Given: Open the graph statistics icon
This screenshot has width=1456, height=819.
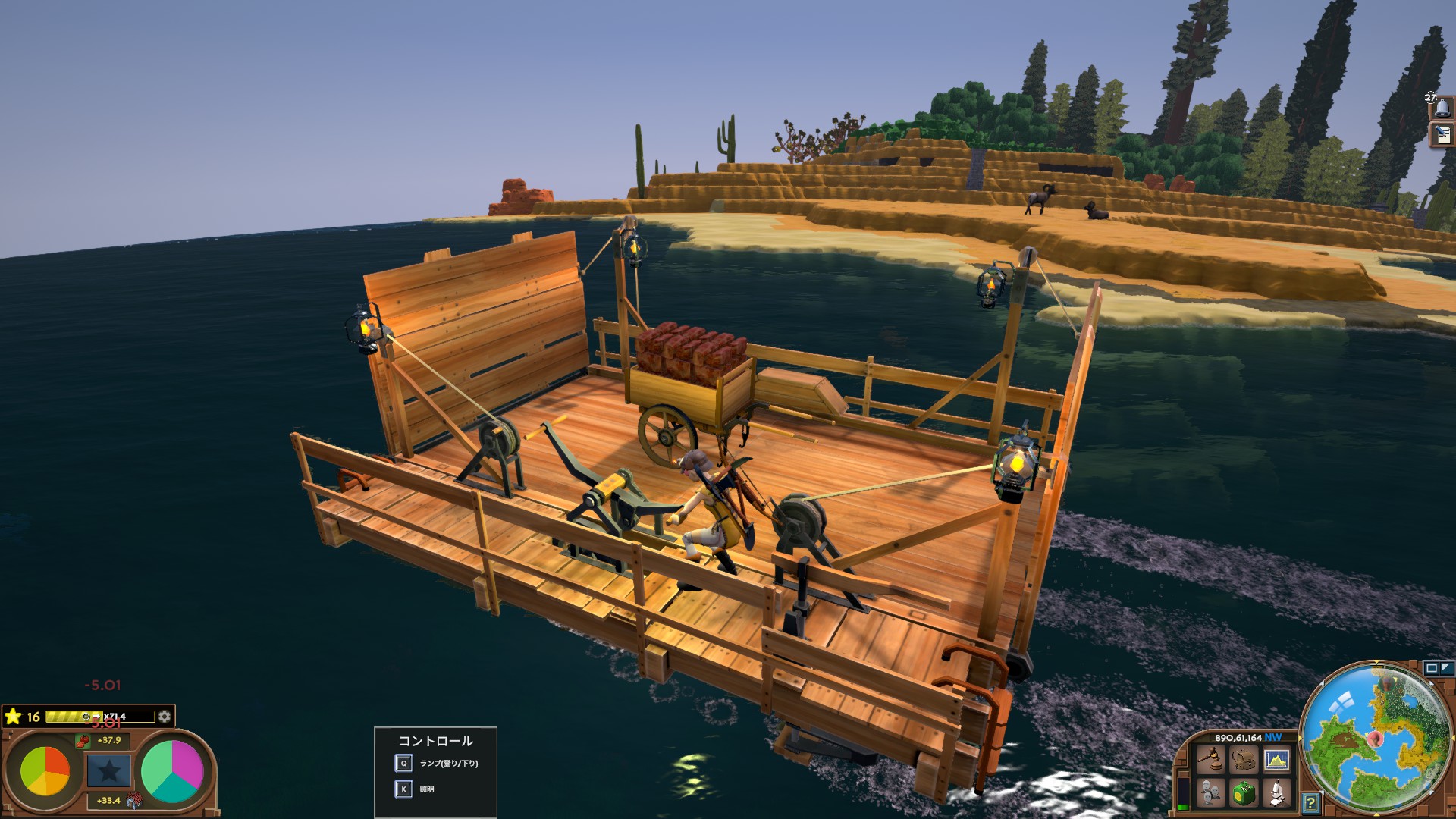Looking at the screenshot, I should (x=1276, y=759).
